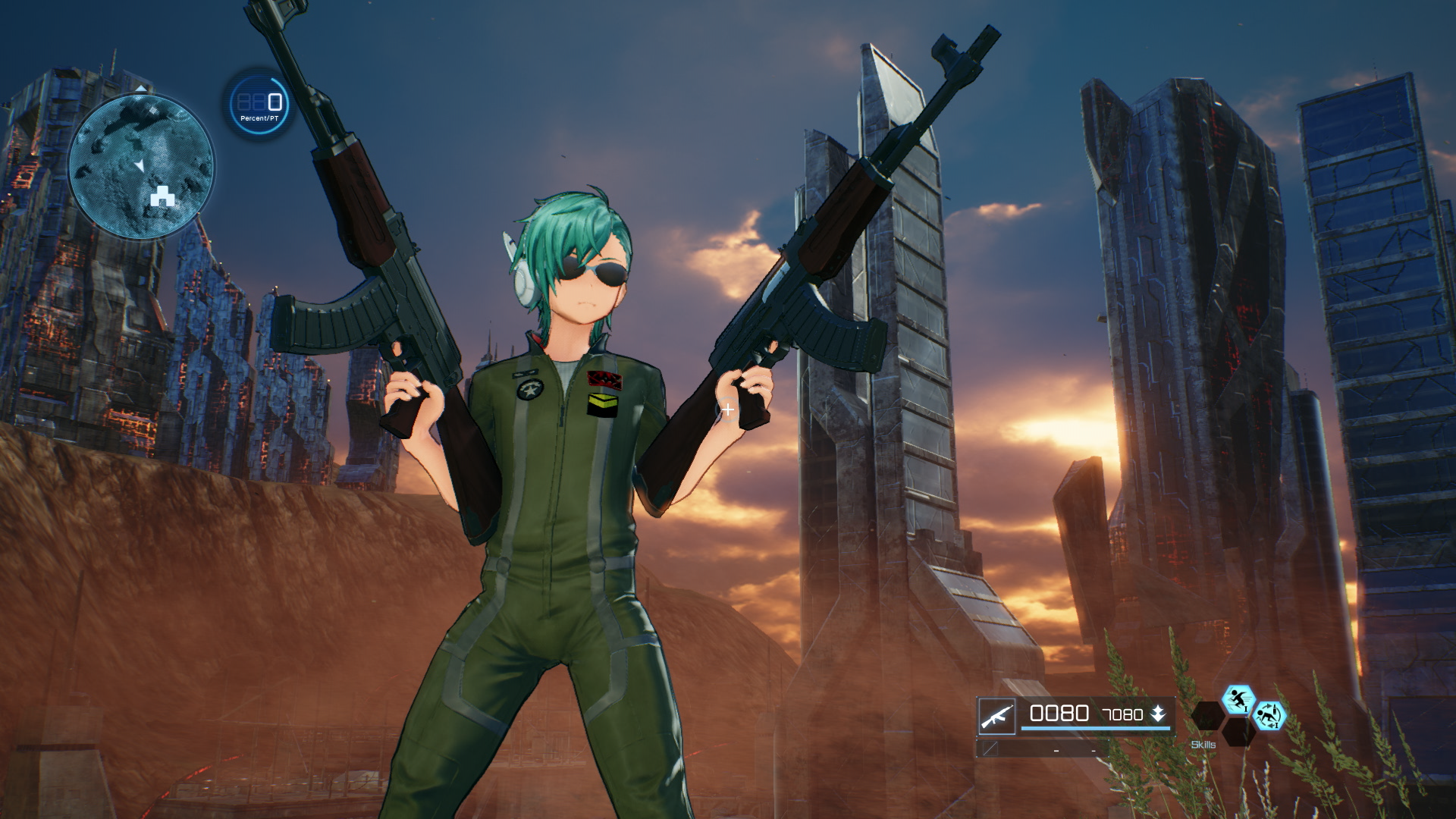Click the crosshair at screen center
1456x819 pixels.
(x=730, y=409)
